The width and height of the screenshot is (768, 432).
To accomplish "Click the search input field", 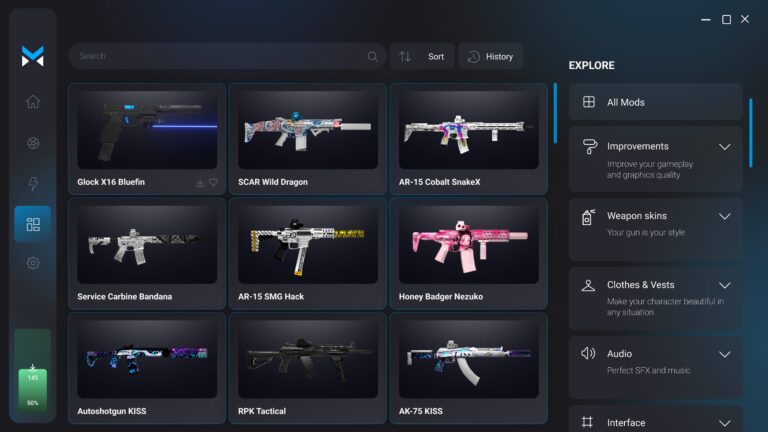I will click(220, 56).
